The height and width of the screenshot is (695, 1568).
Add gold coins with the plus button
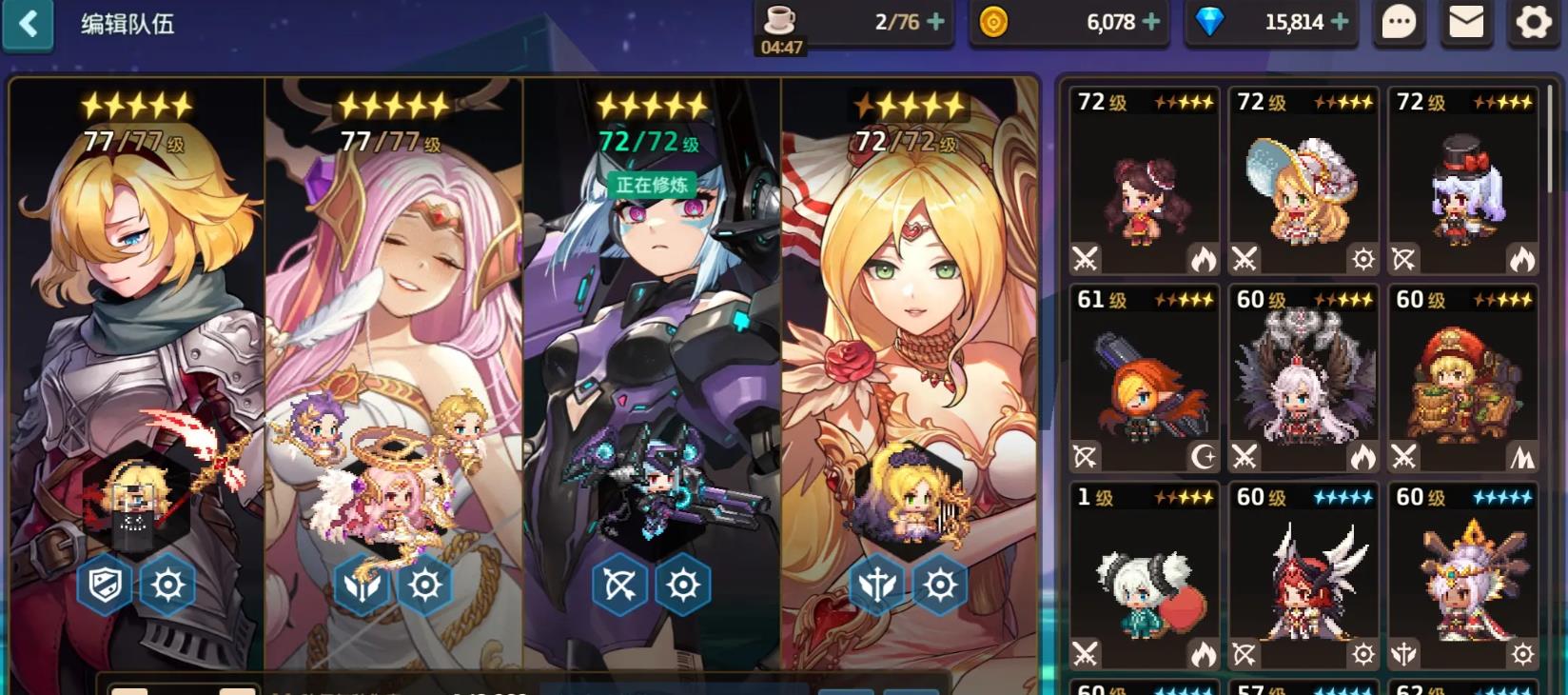point(1151,22)
